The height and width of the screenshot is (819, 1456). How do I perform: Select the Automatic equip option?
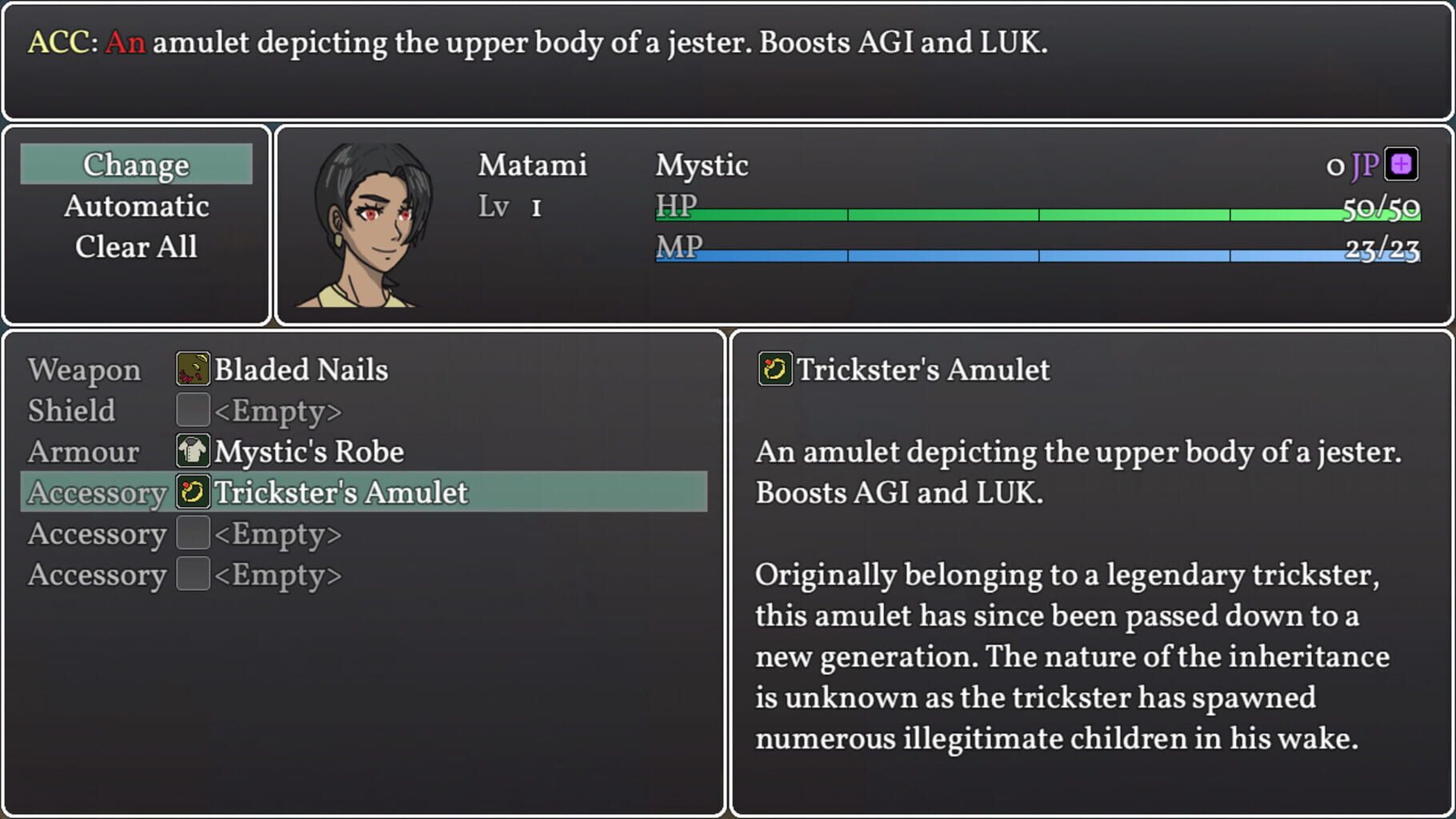point(136,206)
